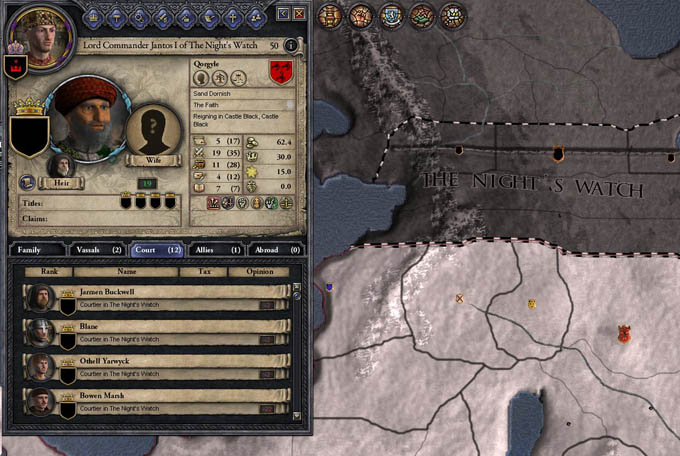The height and width of the screenshot is (456, 680).
Task: Collapse the panel with the left-arrow button
Action: tap(283, 13)
